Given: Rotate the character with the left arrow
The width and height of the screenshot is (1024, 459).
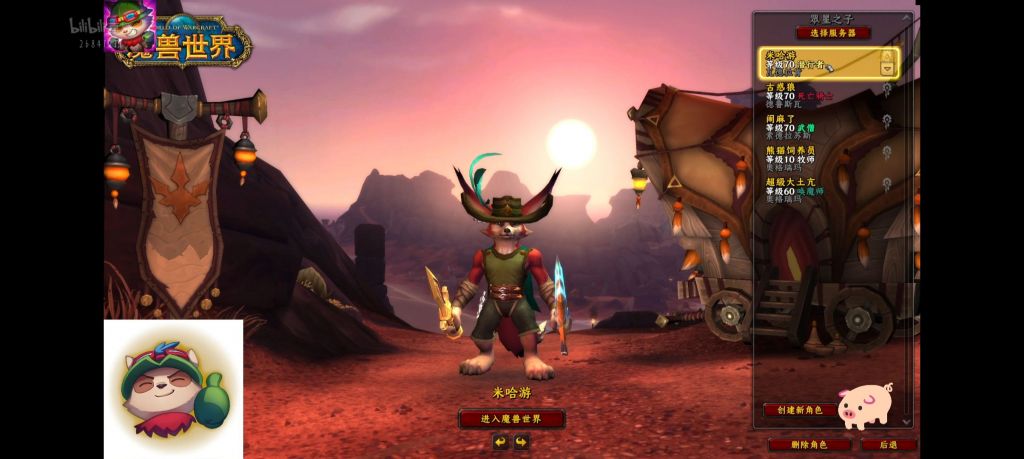Looking at the screenshot, I should pyautogui.click(x=500, y=441).
